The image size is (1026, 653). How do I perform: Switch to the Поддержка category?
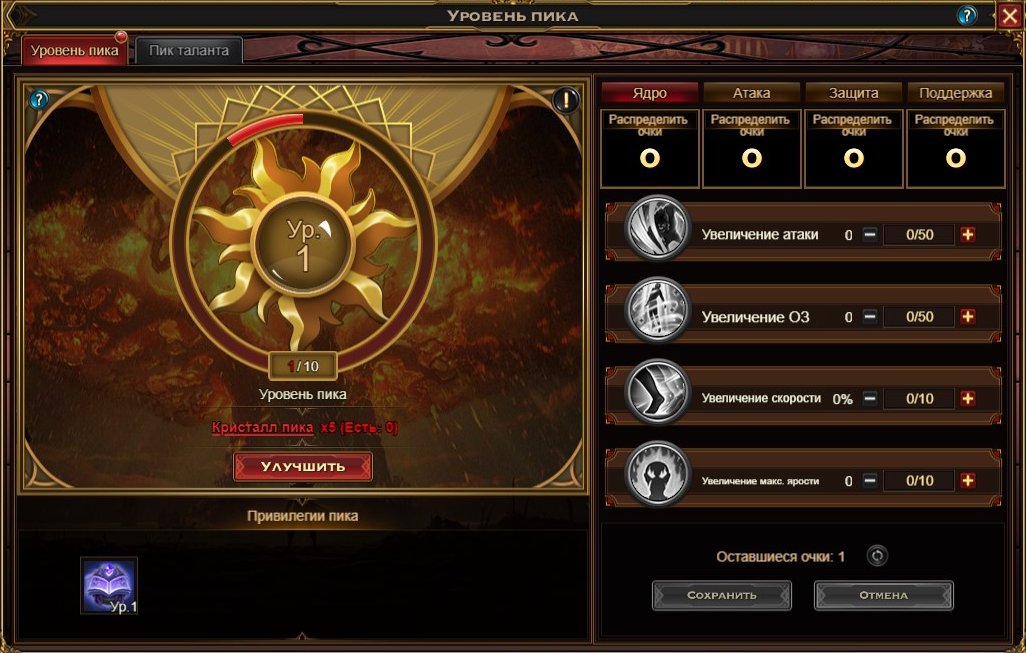(955, 93)
